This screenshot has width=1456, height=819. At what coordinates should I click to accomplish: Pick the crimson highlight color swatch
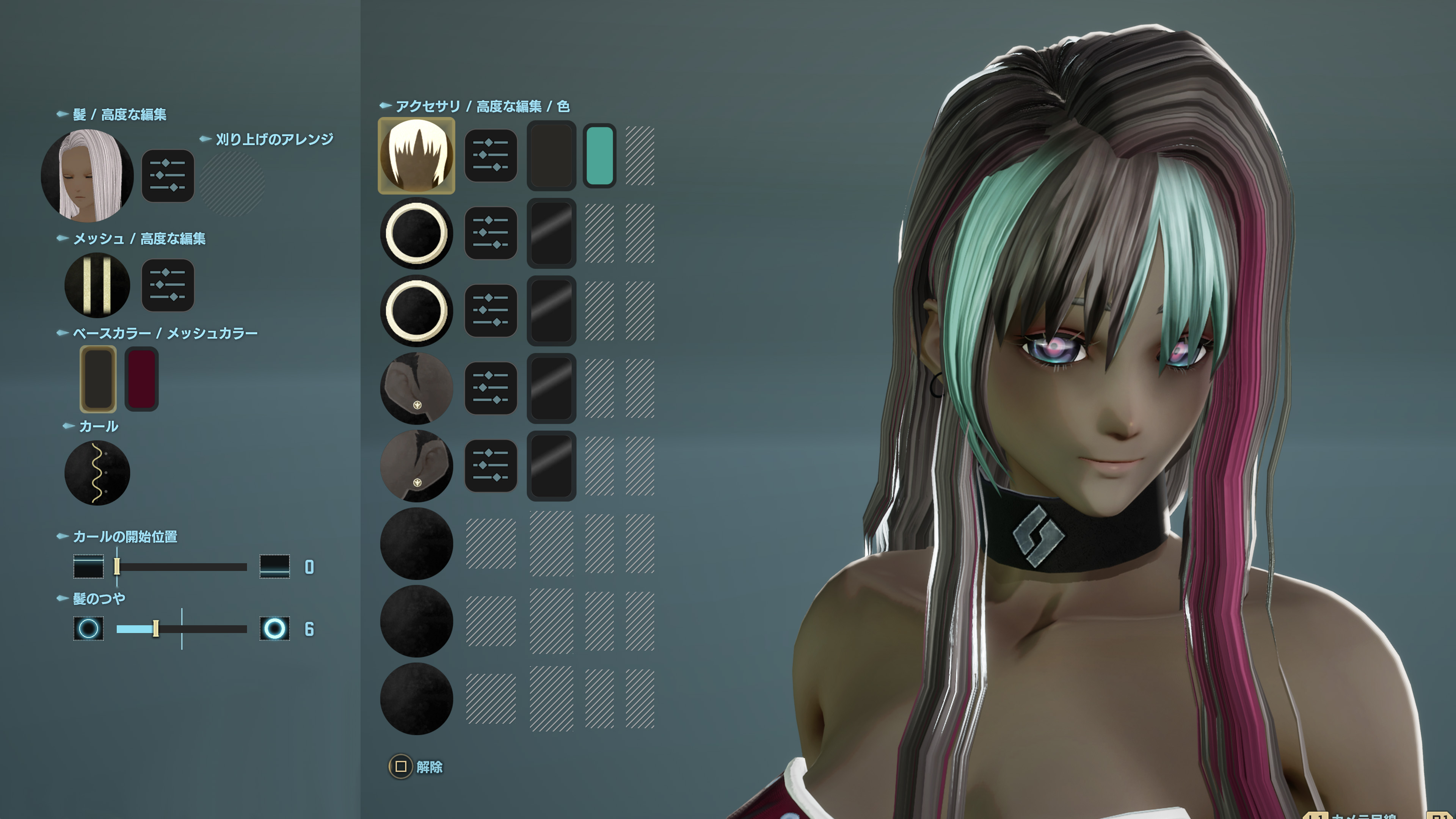tap(141, 379)
